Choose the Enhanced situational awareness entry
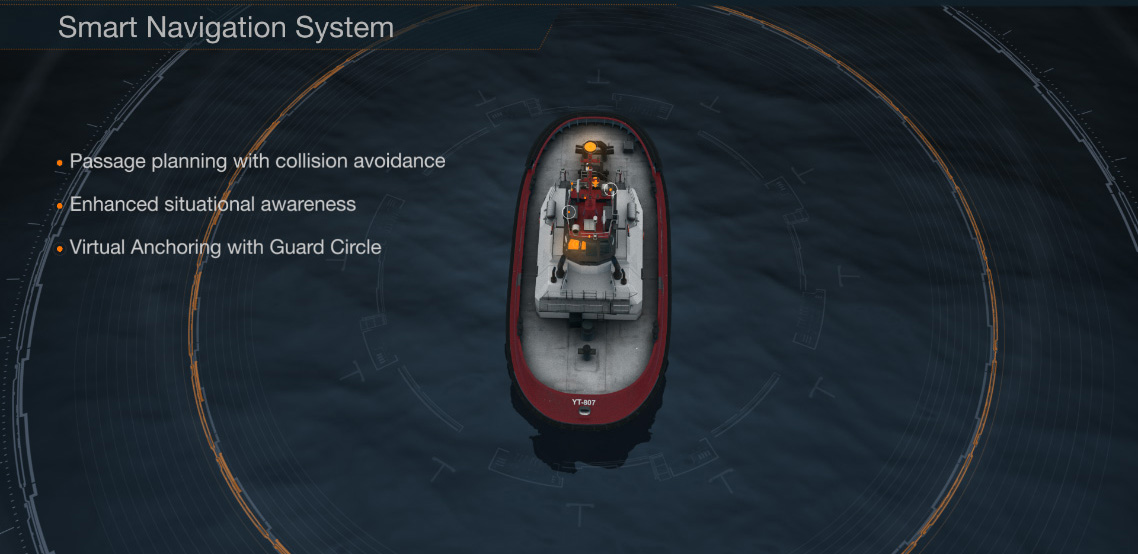The height and width of the screenshot is (554, 1138). [212, 204]
